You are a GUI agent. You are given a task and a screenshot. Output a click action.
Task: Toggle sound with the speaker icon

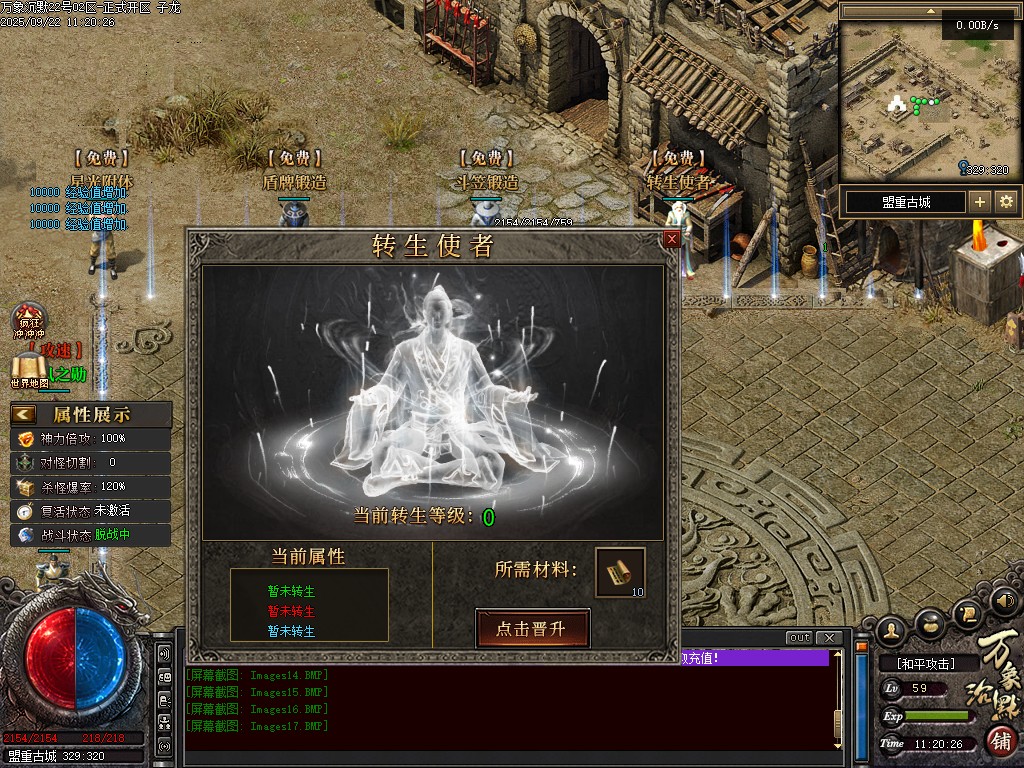tap(1005, 601)
